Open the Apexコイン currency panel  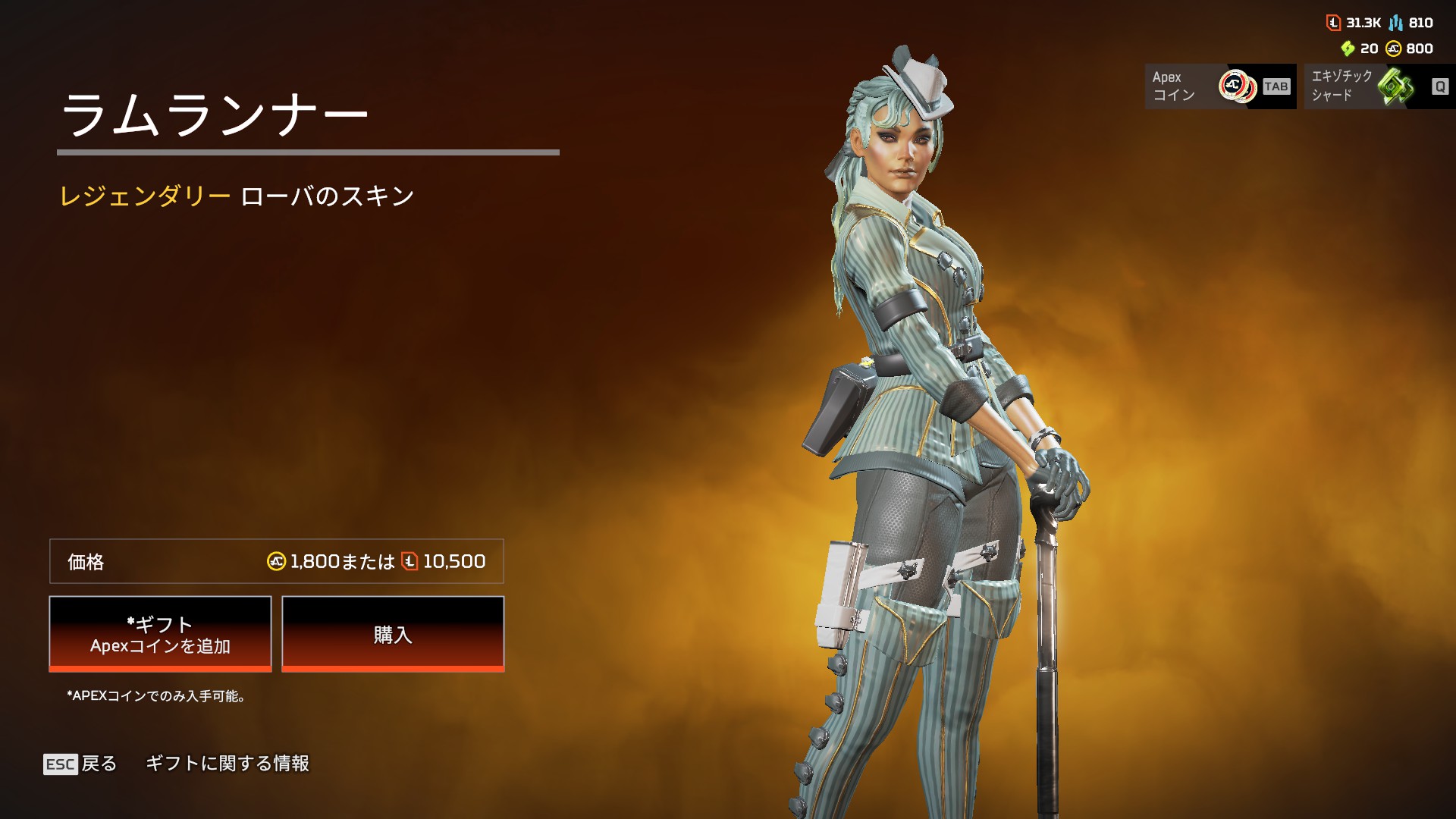[1219, 86]
